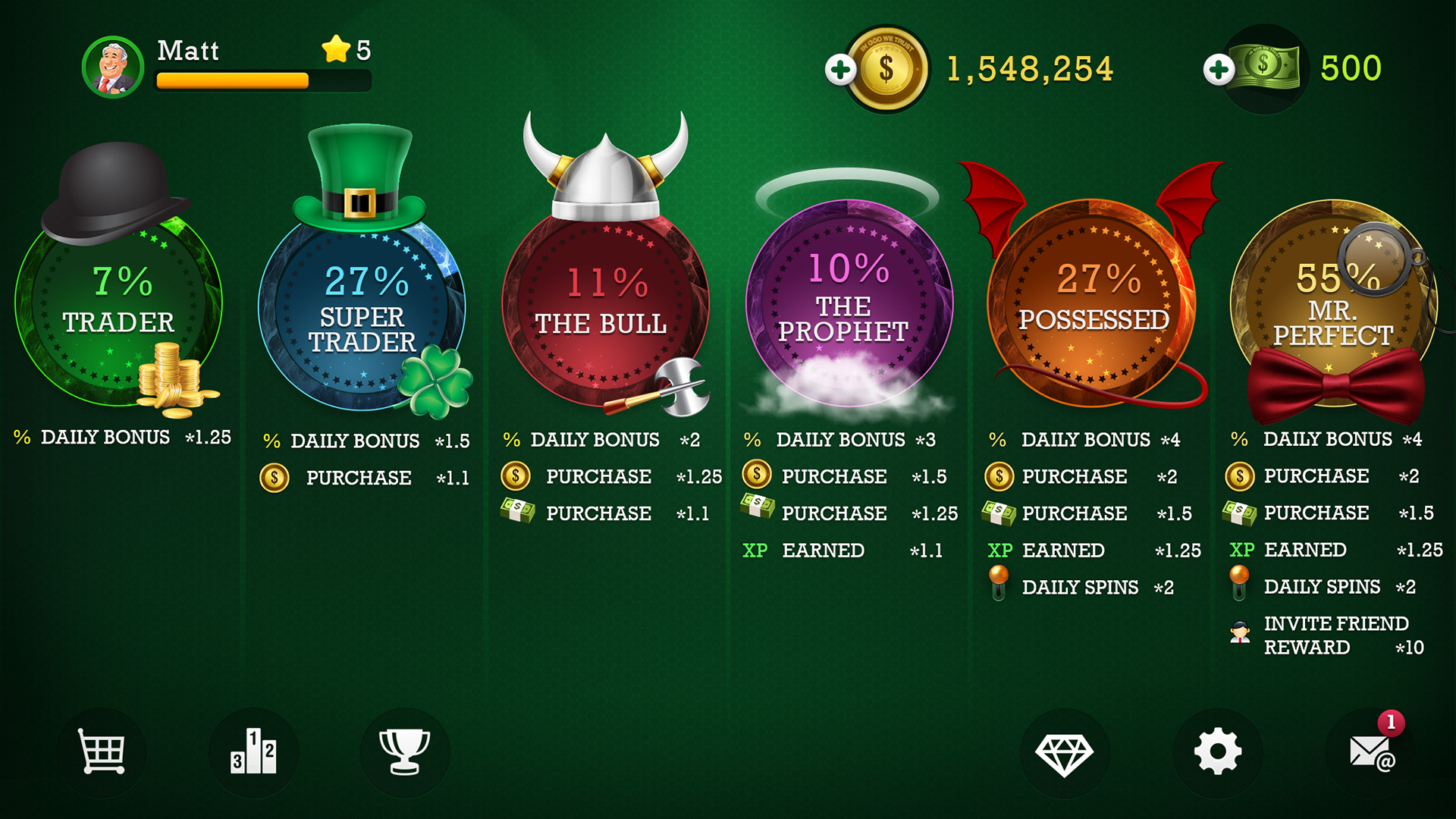Show the leaderboard podium rankings
Viewport: 1456px width, 819px height.
253,752
